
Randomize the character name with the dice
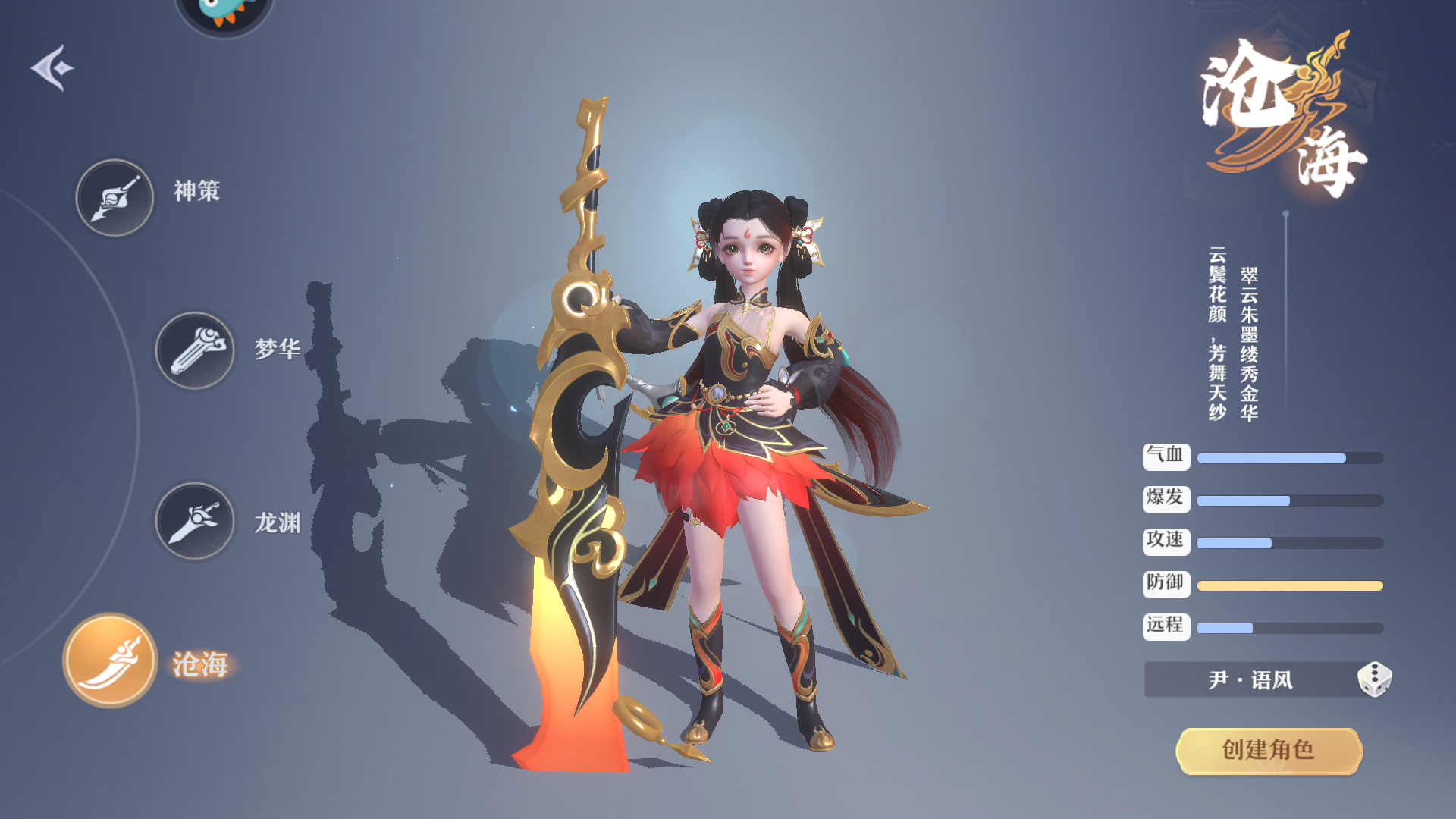(x=1373, y=679)
